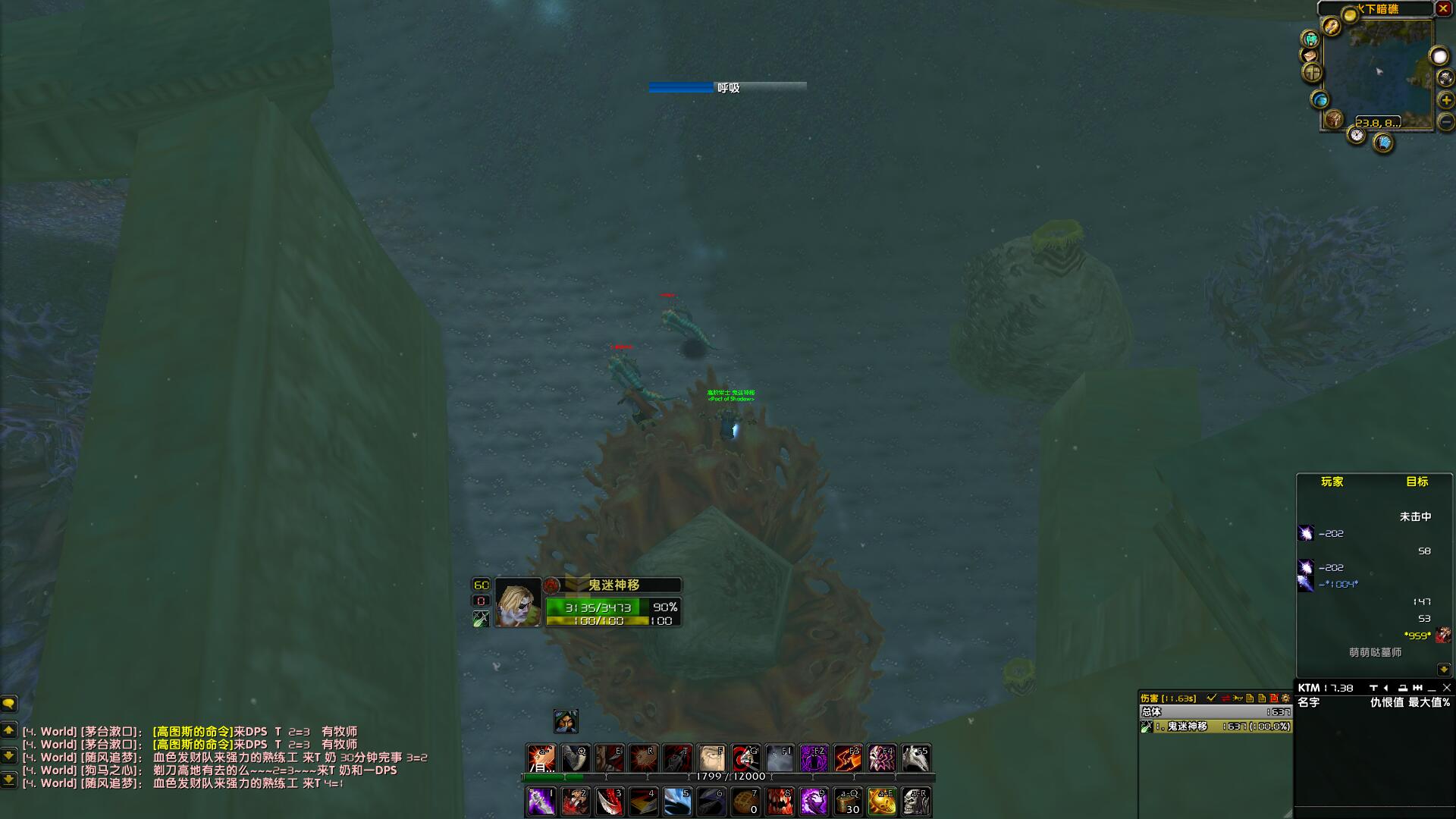Select the player portrait of 鬼迷神移
The width and height of the screenshot is (1456, 819).
point(518,603)
